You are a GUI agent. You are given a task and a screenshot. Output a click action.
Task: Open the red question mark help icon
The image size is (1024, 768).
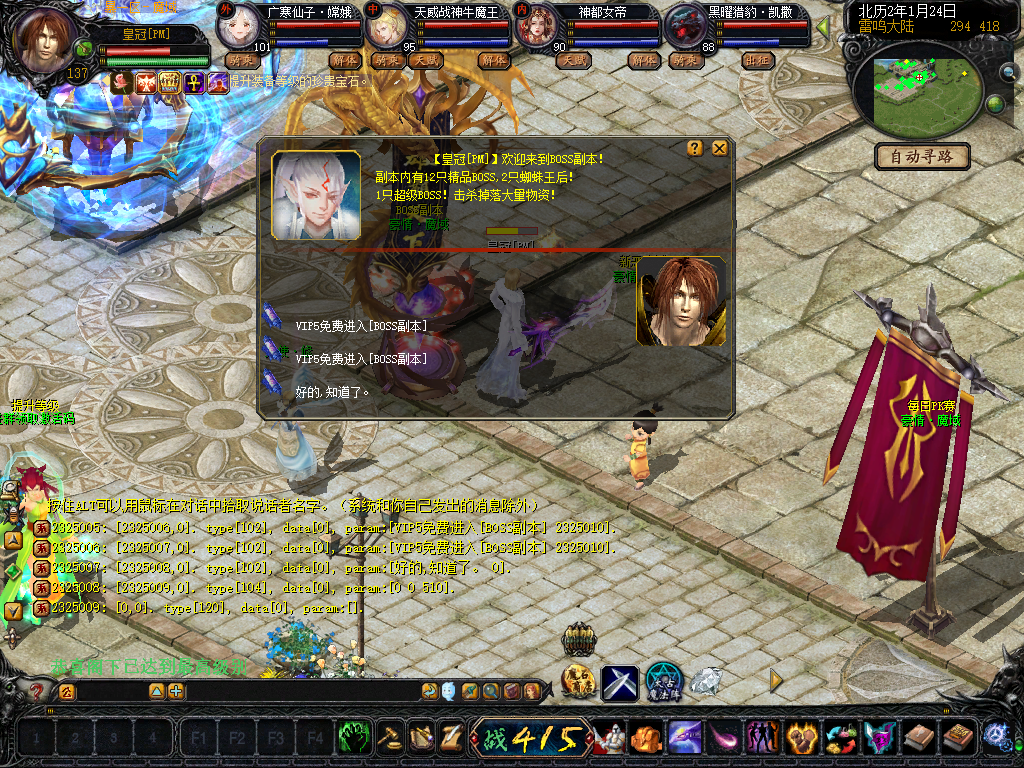[37, 691]
